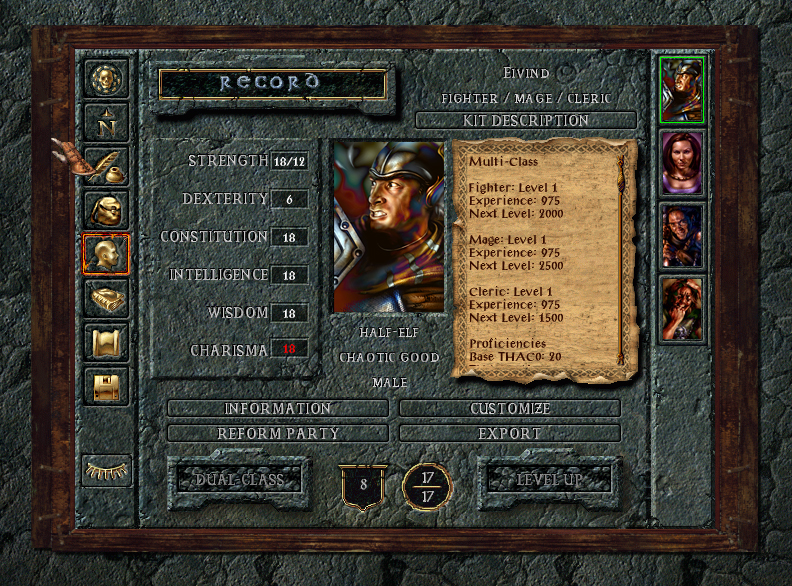Export the character
This screenshot has height=586, width=792.
pos(510,434)
